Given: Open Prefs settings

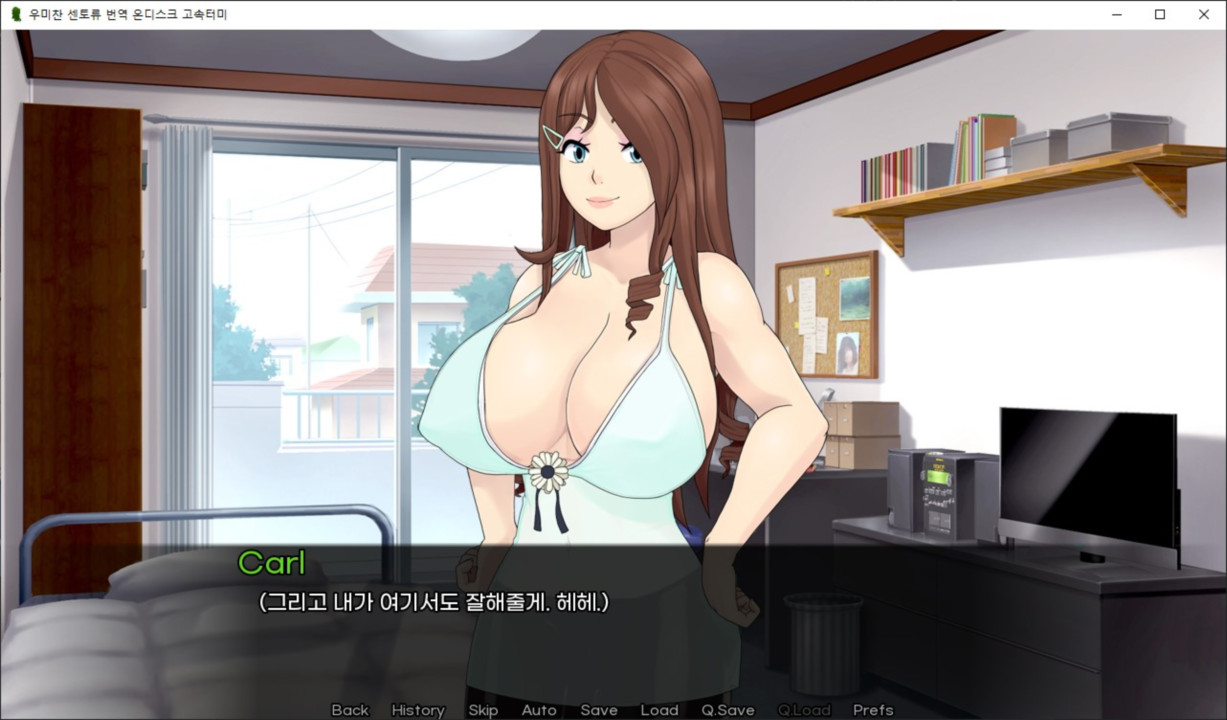Looking at the screenshot, I should [873, 710].
